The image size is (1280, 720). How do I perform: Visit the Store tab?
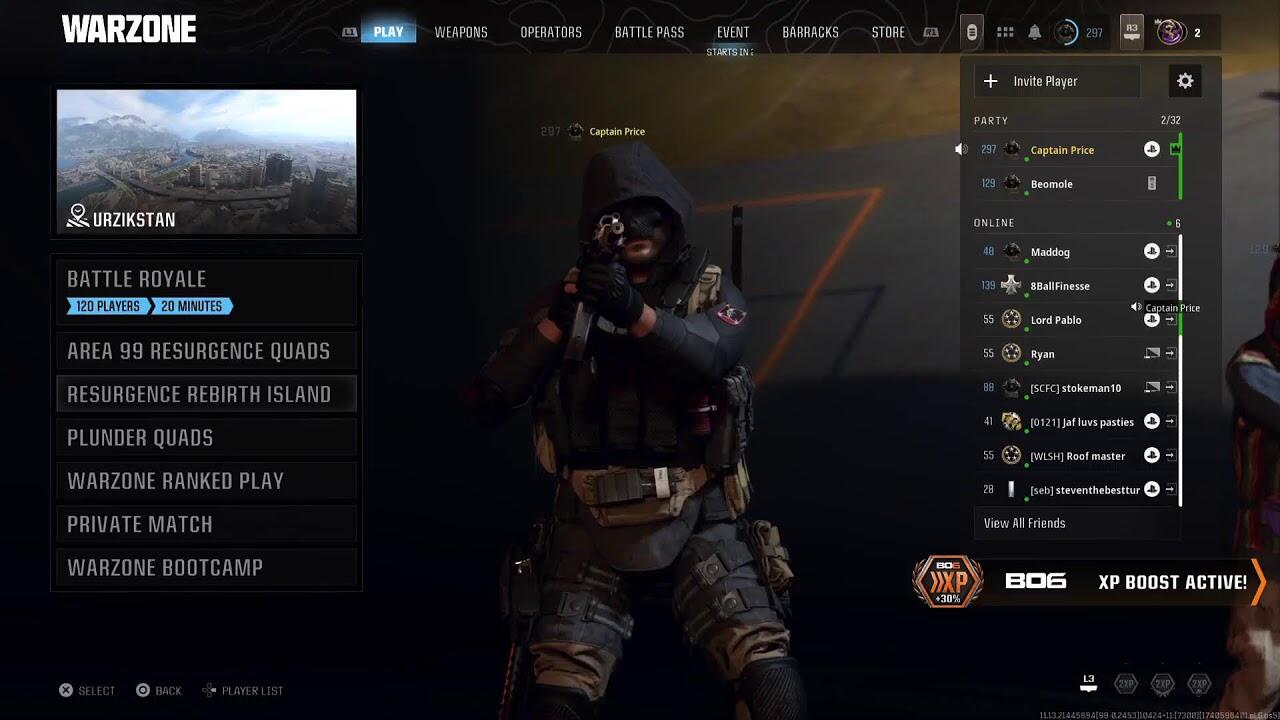coord(888,32)
